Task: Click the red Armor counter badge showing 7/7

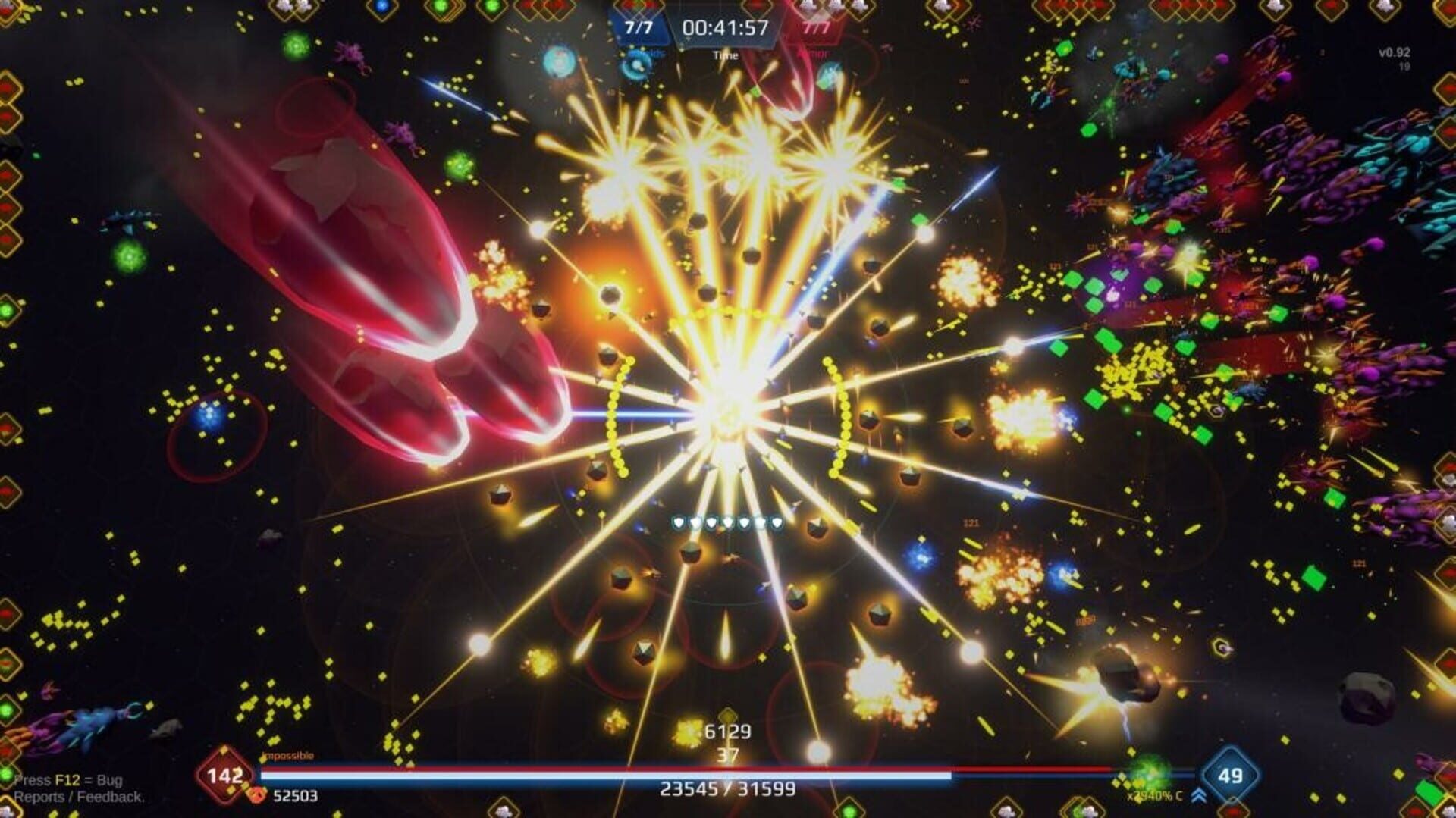Action: pyautogui.click(x=814, y=27)
